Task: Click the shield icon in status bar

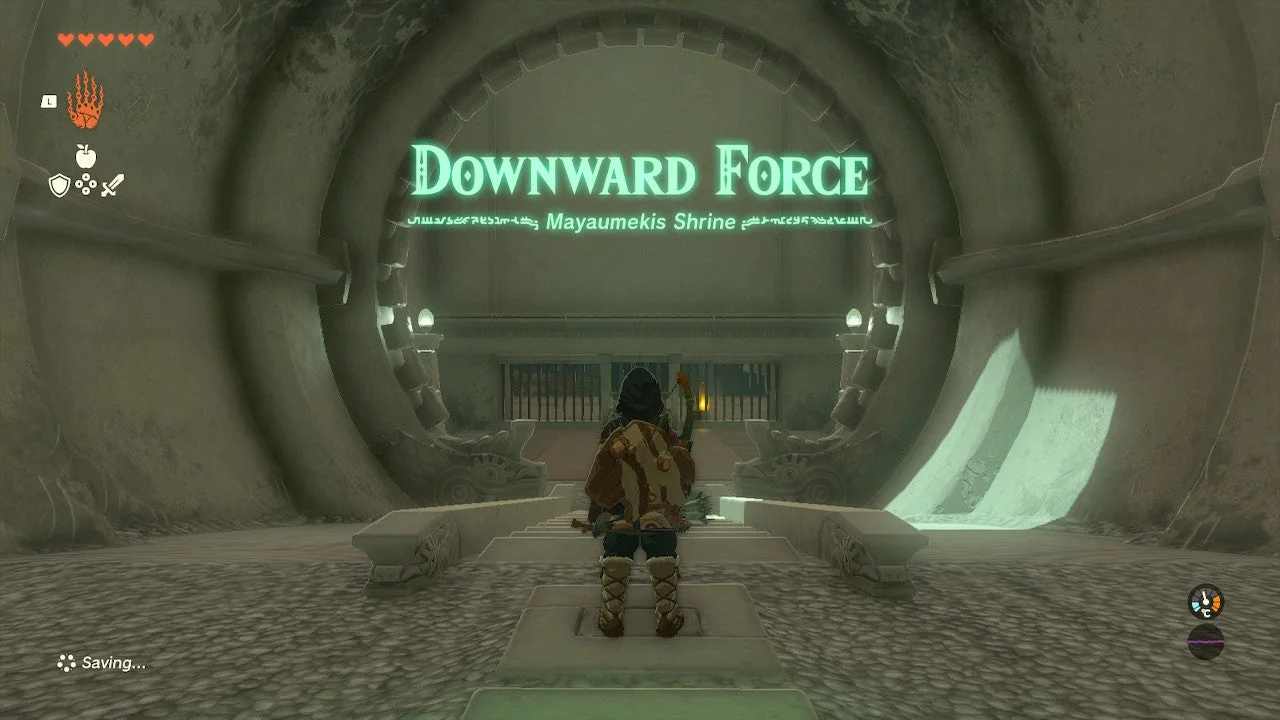Action: click(x=59, y=184)
